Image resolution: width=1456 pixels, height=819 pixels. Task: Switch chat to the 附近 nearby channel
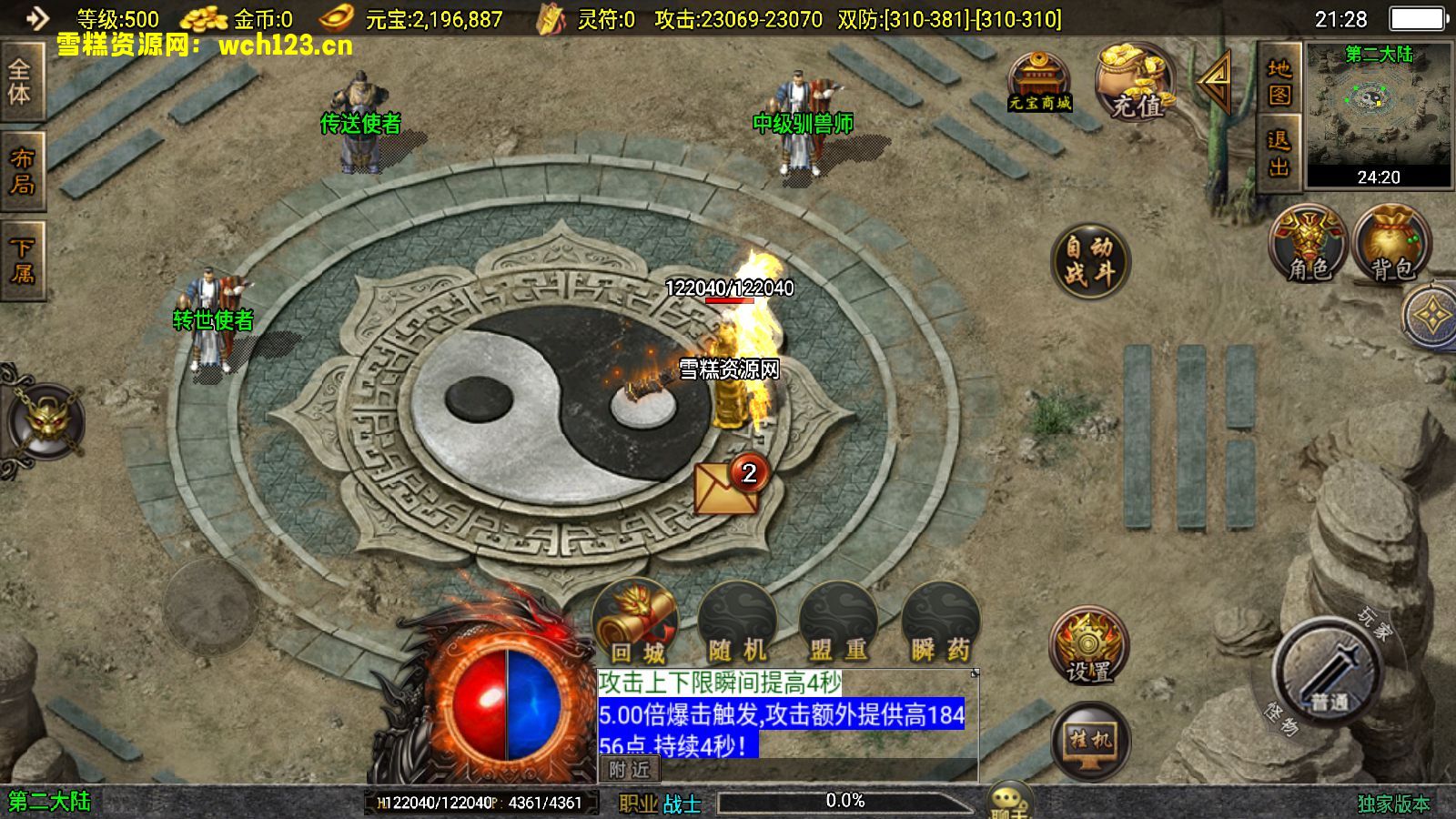(629, 770)
